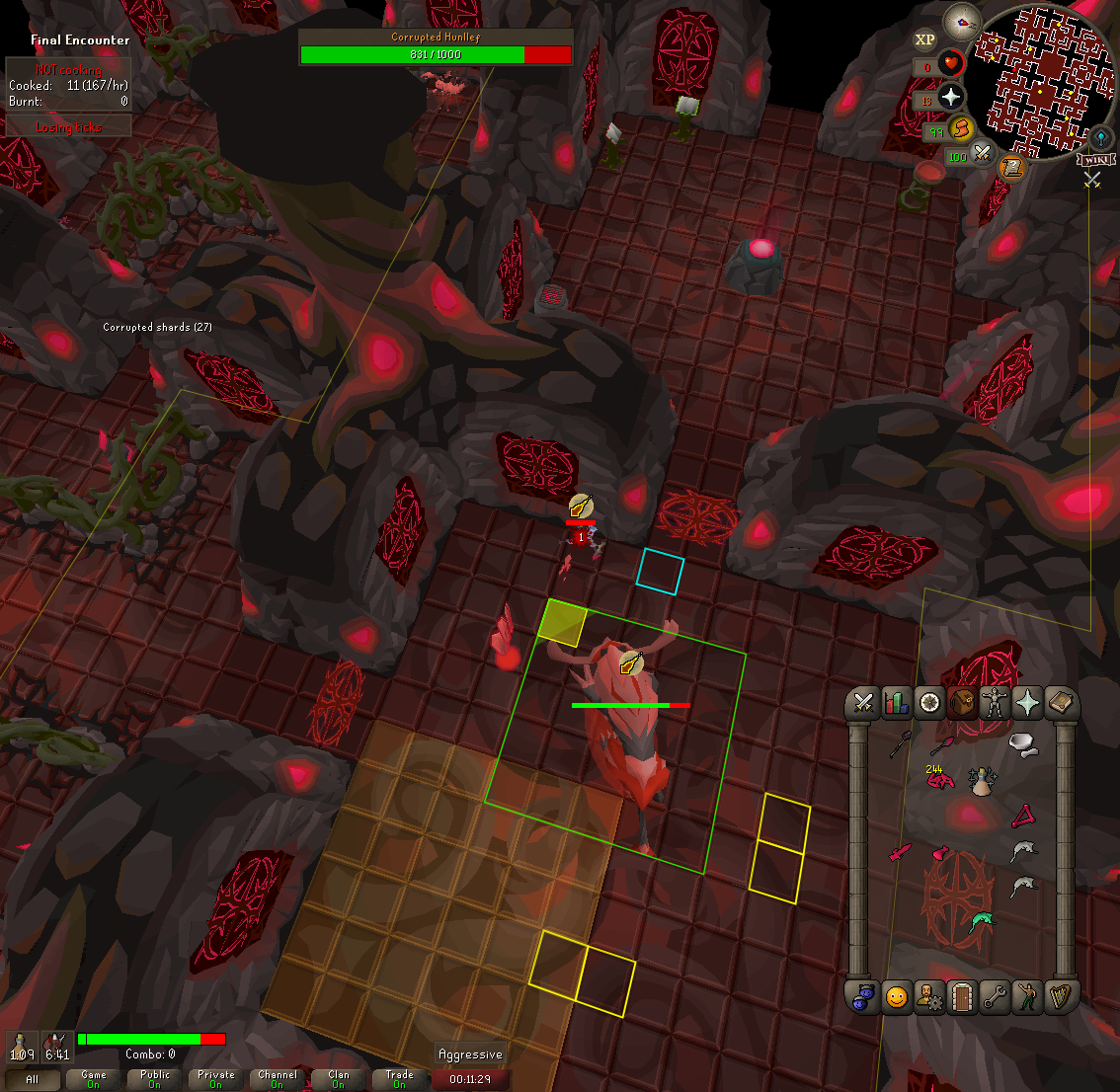This screenshot has height=1092, width=1120.
Task: Switch chat filter to Game
Action: [x=94, y=1079]
